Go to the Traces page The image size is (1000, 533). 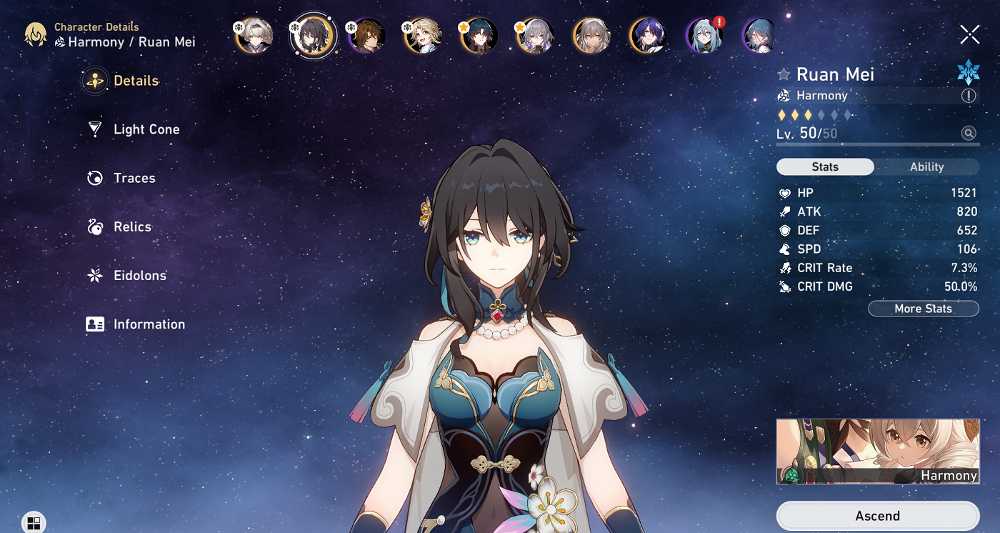(134, 178)
